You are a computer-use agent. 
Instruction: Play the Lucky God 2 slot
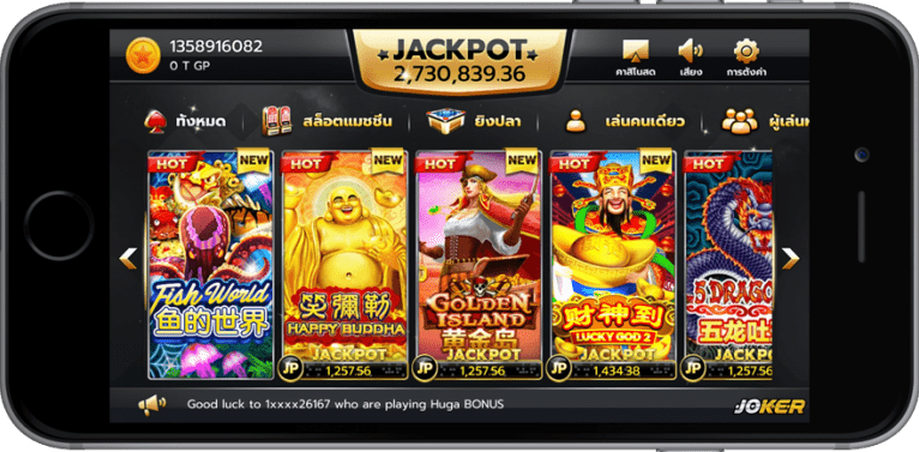click(x=611, y=265)
